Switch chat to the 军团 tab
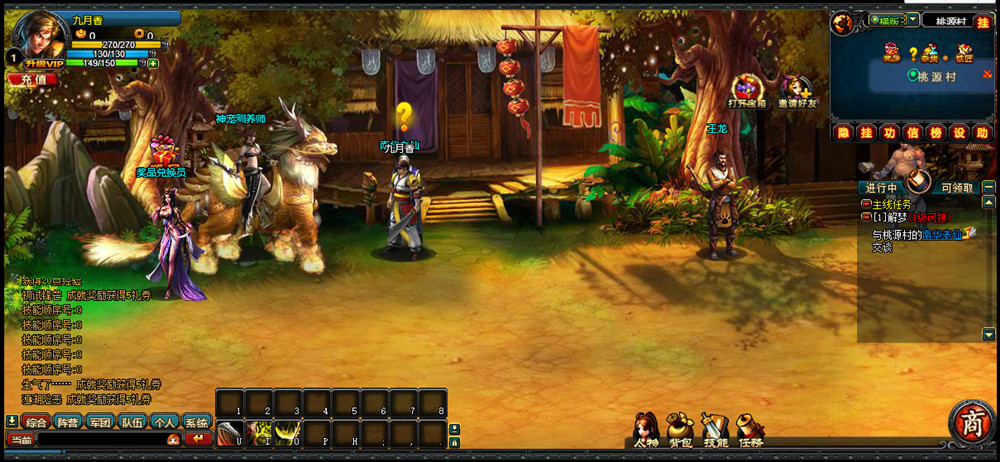 [100, 422]
